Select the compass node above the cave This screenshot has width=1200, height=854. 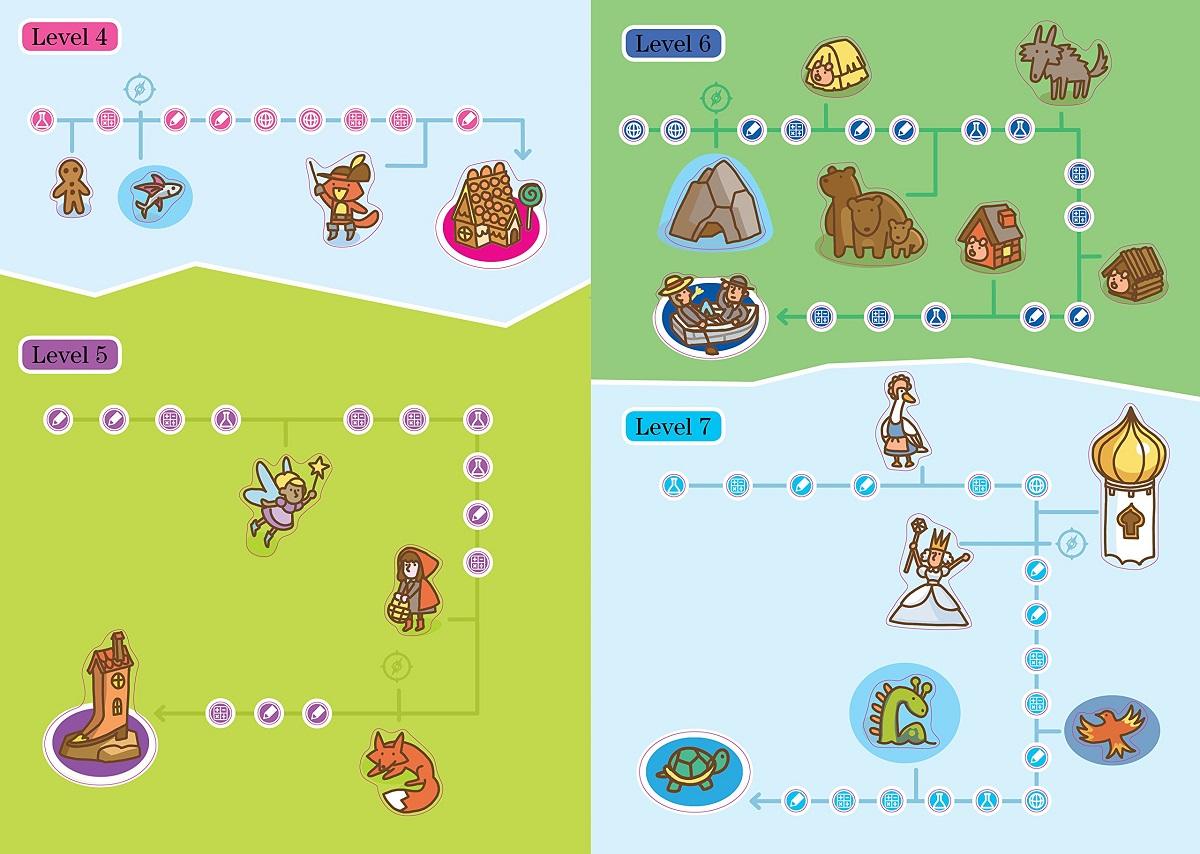click(715, 98)
